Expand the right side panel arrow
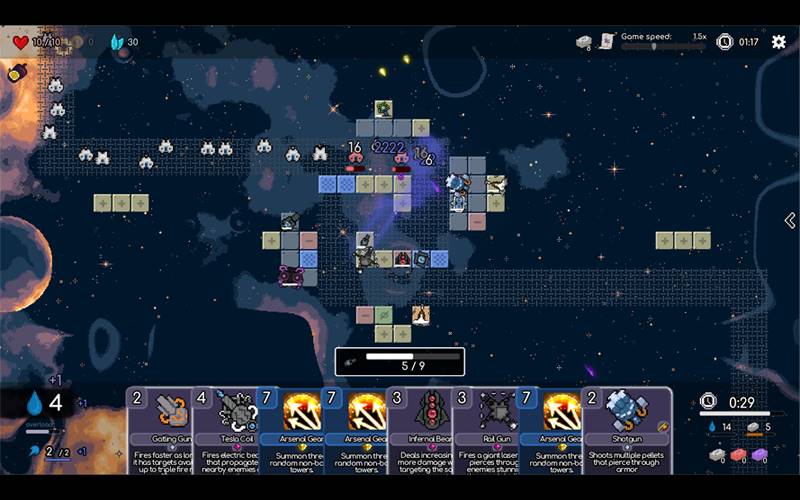The height and width of the screenshot is (500, 800). (789, 220)
